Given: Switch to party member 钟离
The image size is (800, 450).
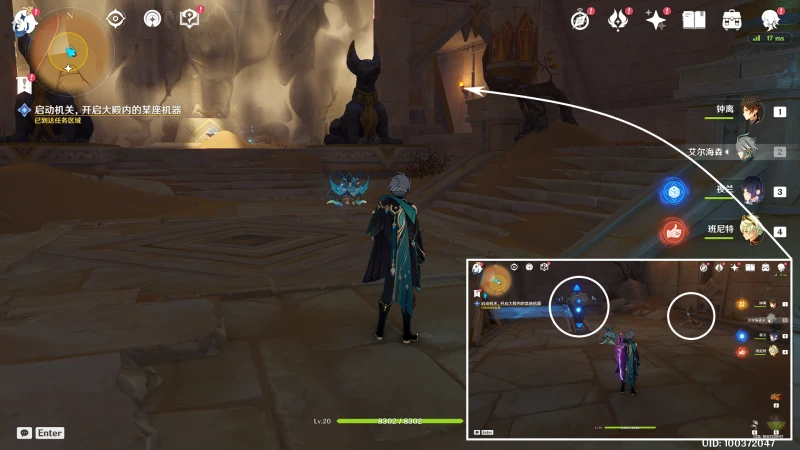Looking at the screenshot, I should [750, 112].
